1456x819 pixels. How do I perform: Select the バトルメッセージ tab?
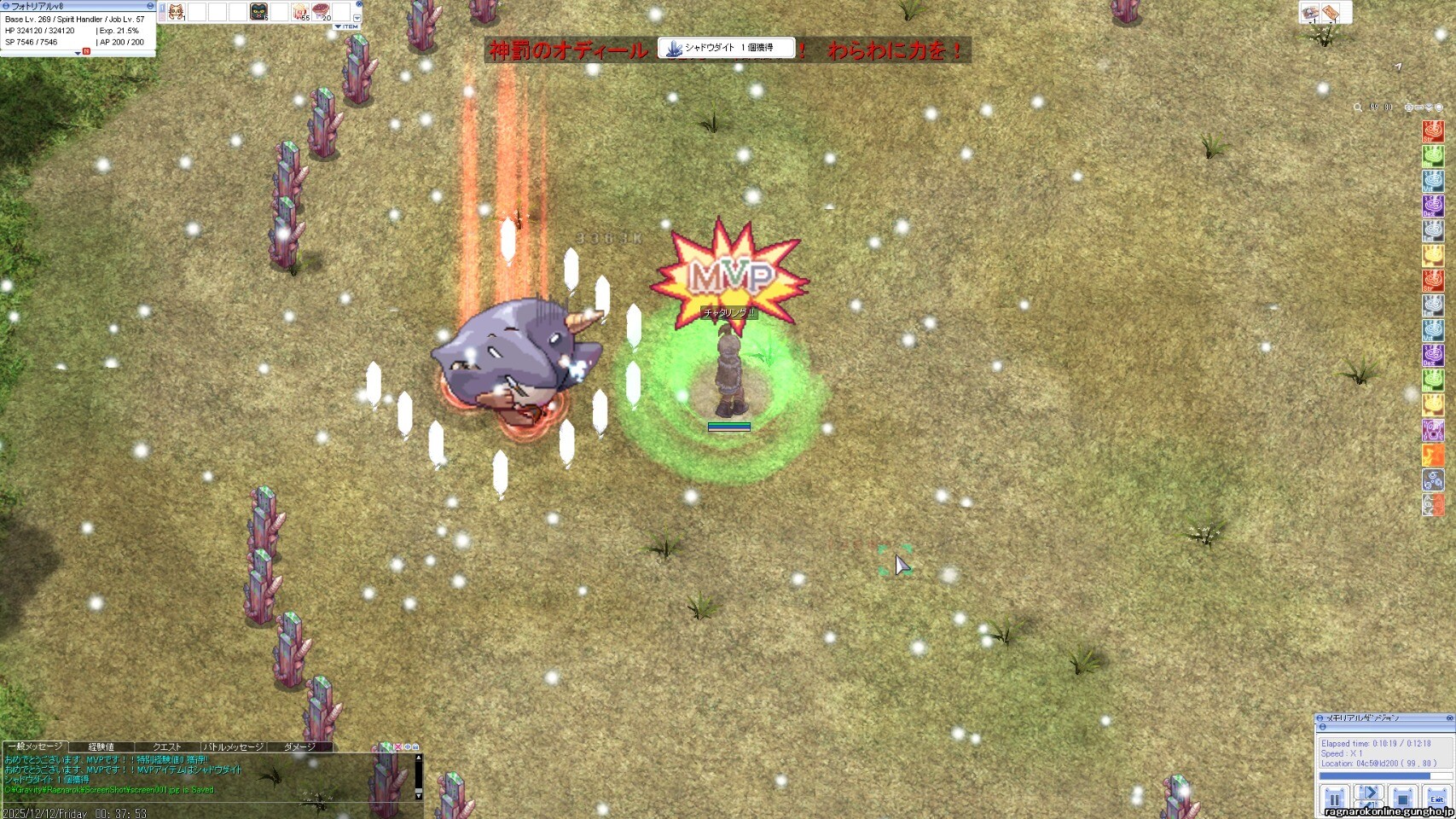point(233,746)
